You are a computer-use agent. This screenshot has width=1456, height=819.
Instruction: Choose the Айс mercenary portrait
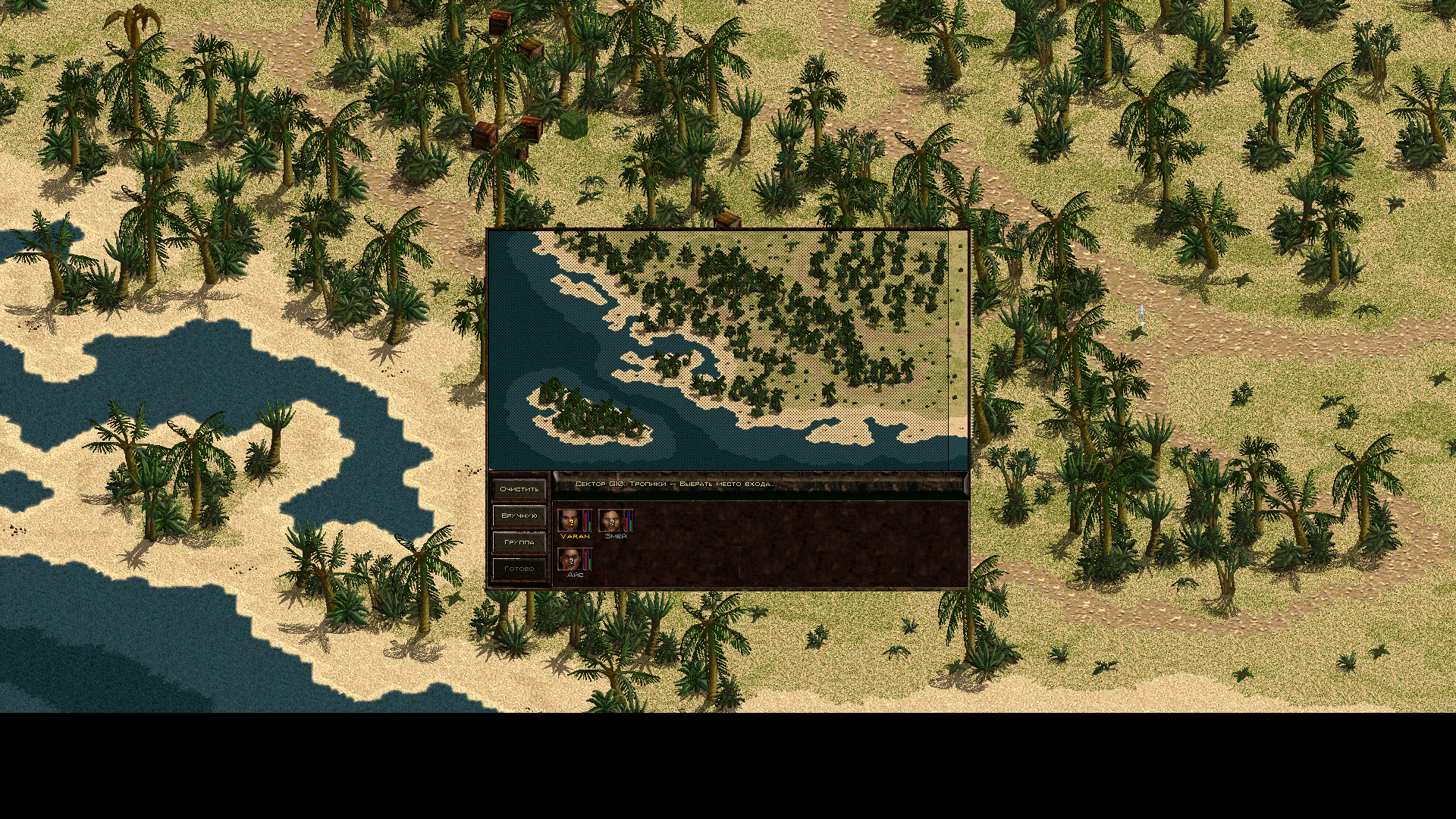click(570, 560)
